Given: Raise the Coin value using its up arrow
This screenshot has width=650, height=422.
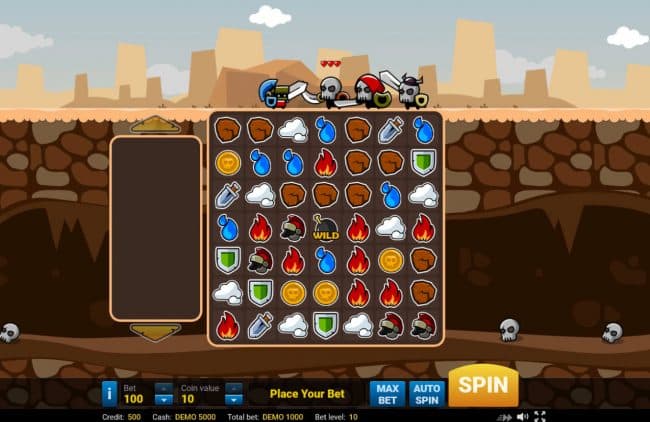Looking at the screenshot, I should (233, 388).
